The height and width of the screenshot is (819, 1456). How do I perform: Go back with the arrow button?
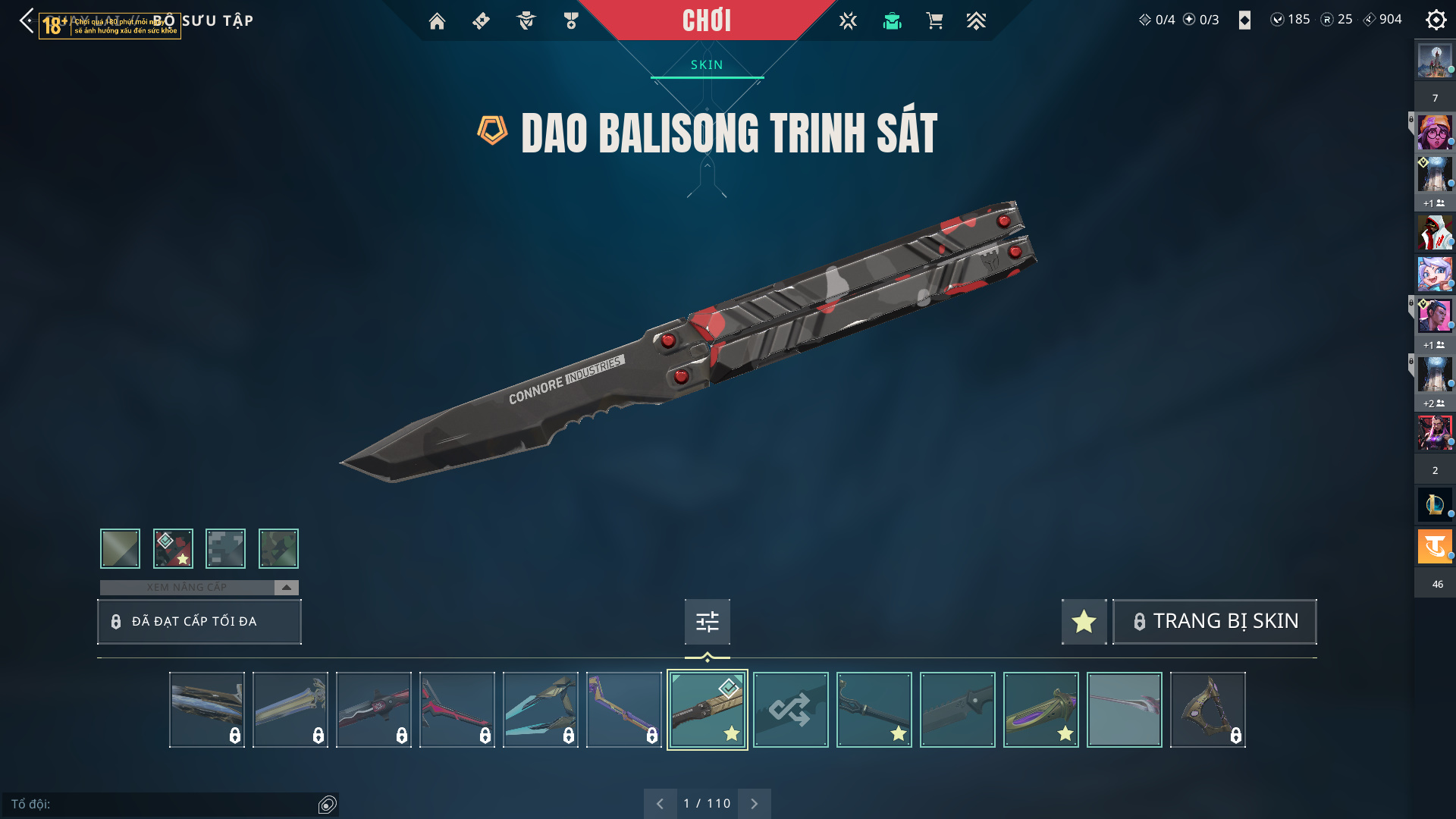(27, 20)
